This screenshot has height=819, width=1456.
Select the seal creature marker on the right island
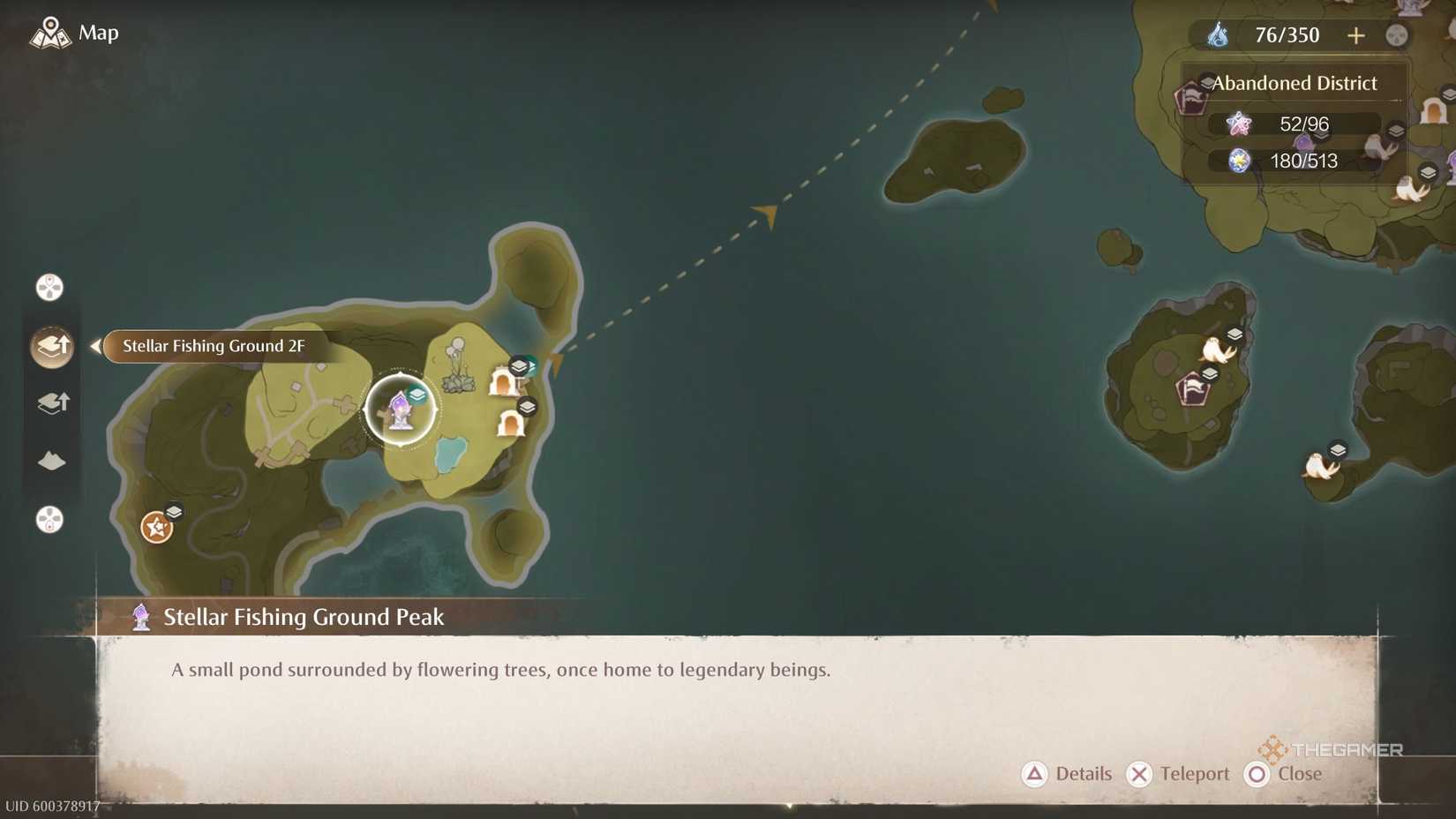[x=1213, y=349]
